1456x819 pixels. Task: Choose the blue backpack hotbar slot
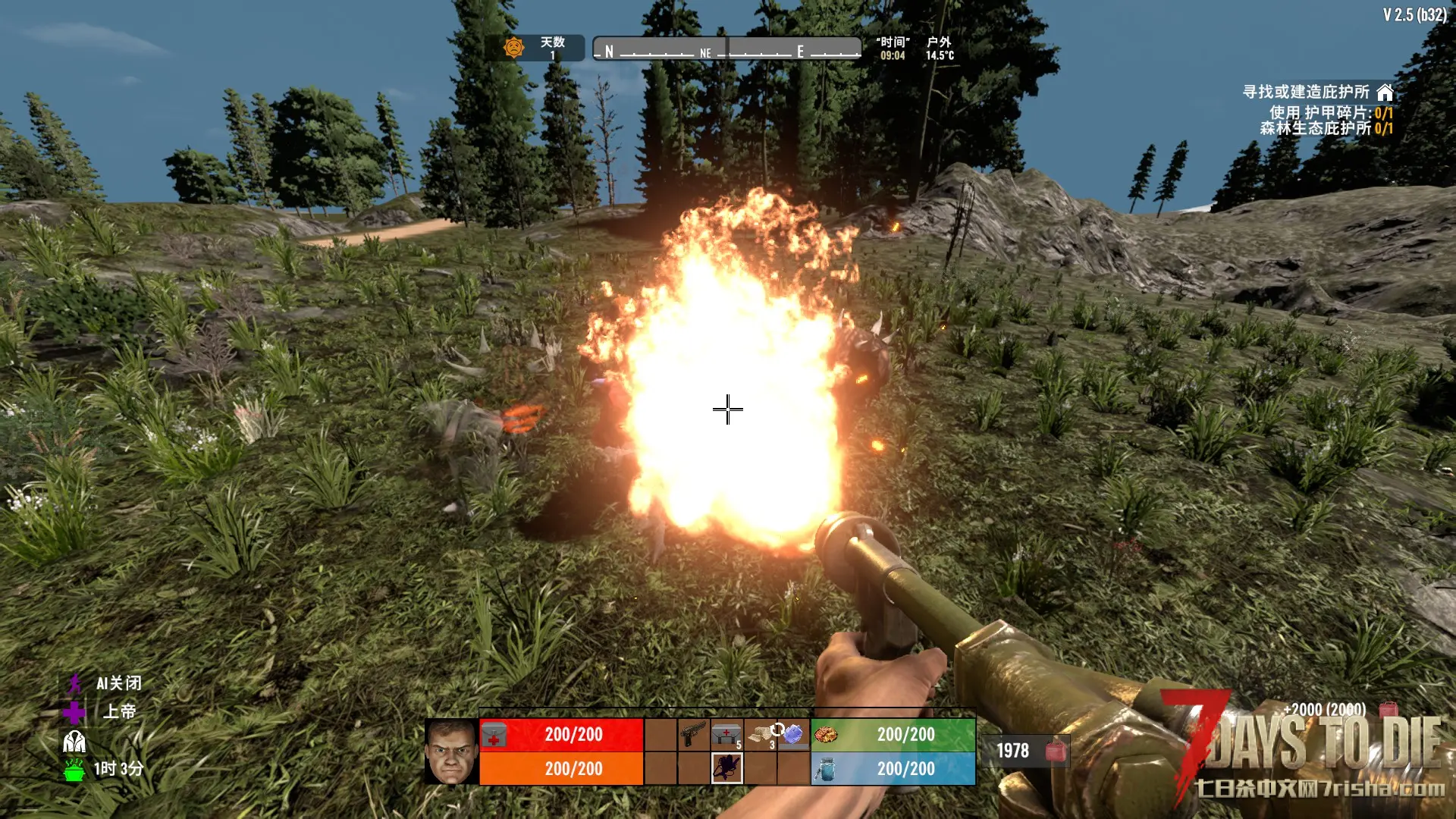793,735
